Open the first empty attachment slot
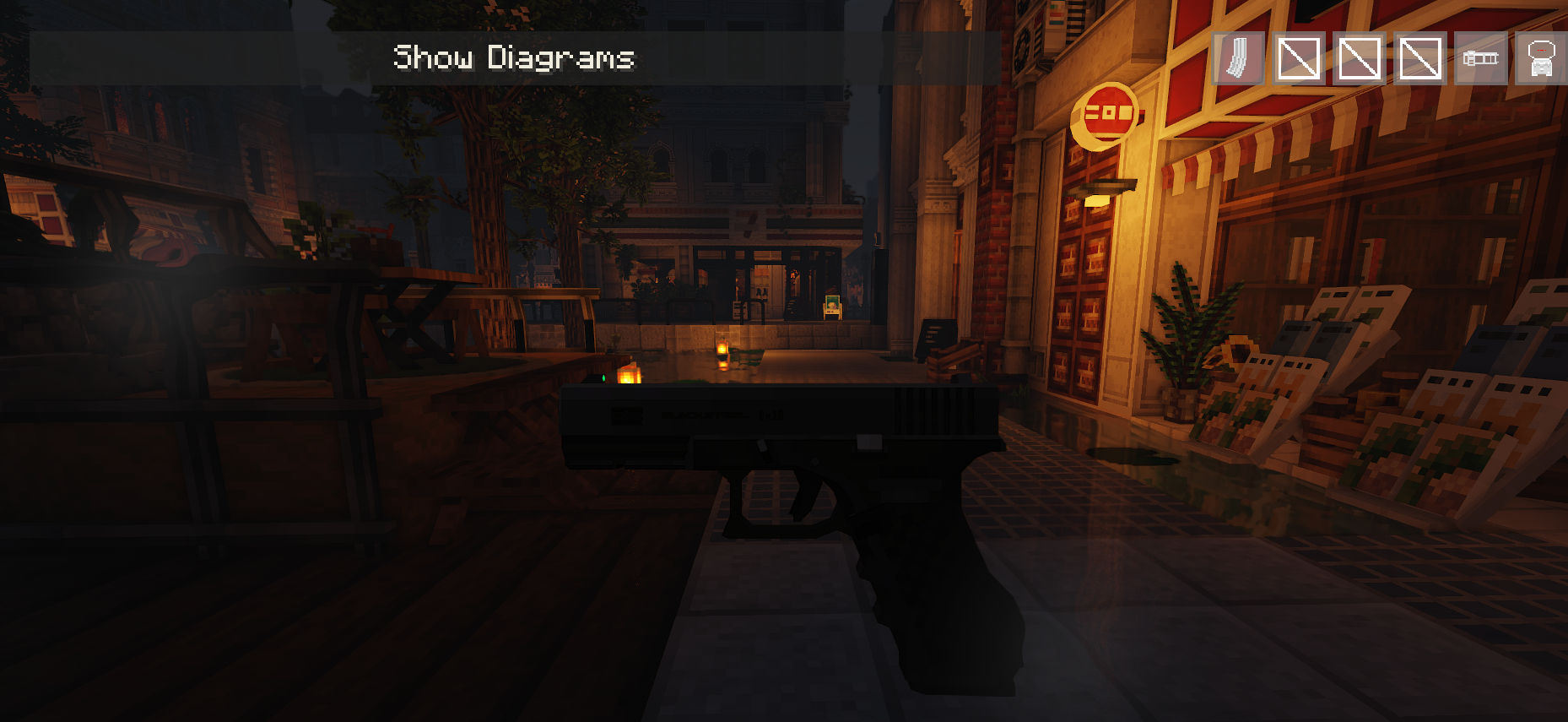The image size is (1568, 722). 1297,57
